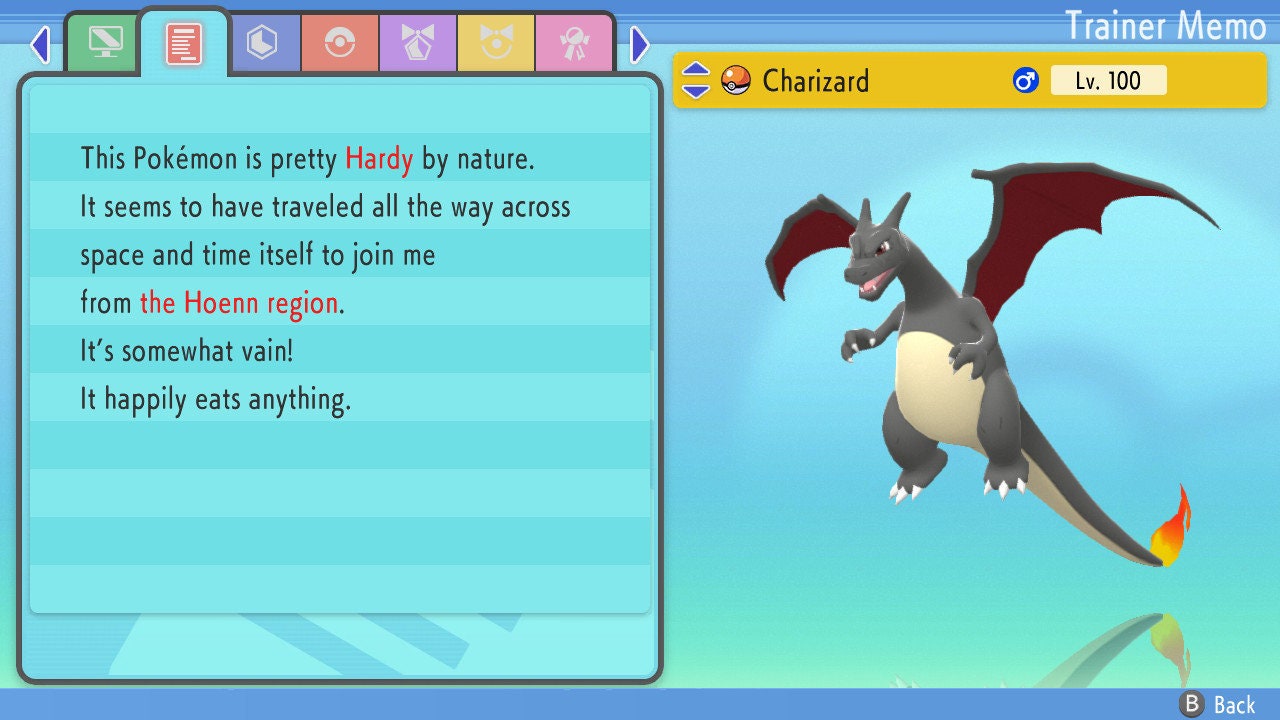Show the orange Poké Ball moves tab
The image size is (1280, 720).
(340, 43)
